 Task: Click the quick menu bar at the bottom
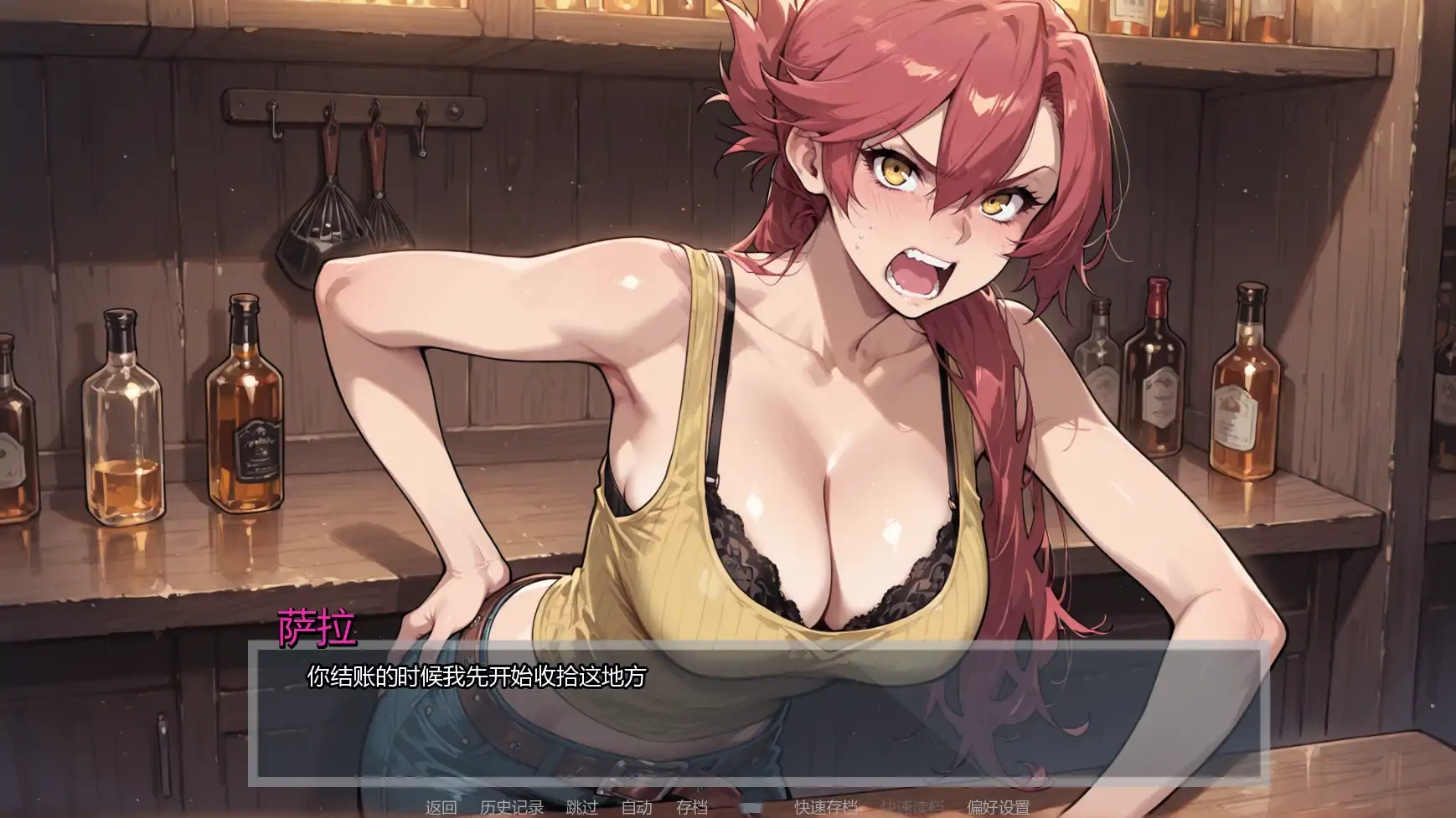720,809
